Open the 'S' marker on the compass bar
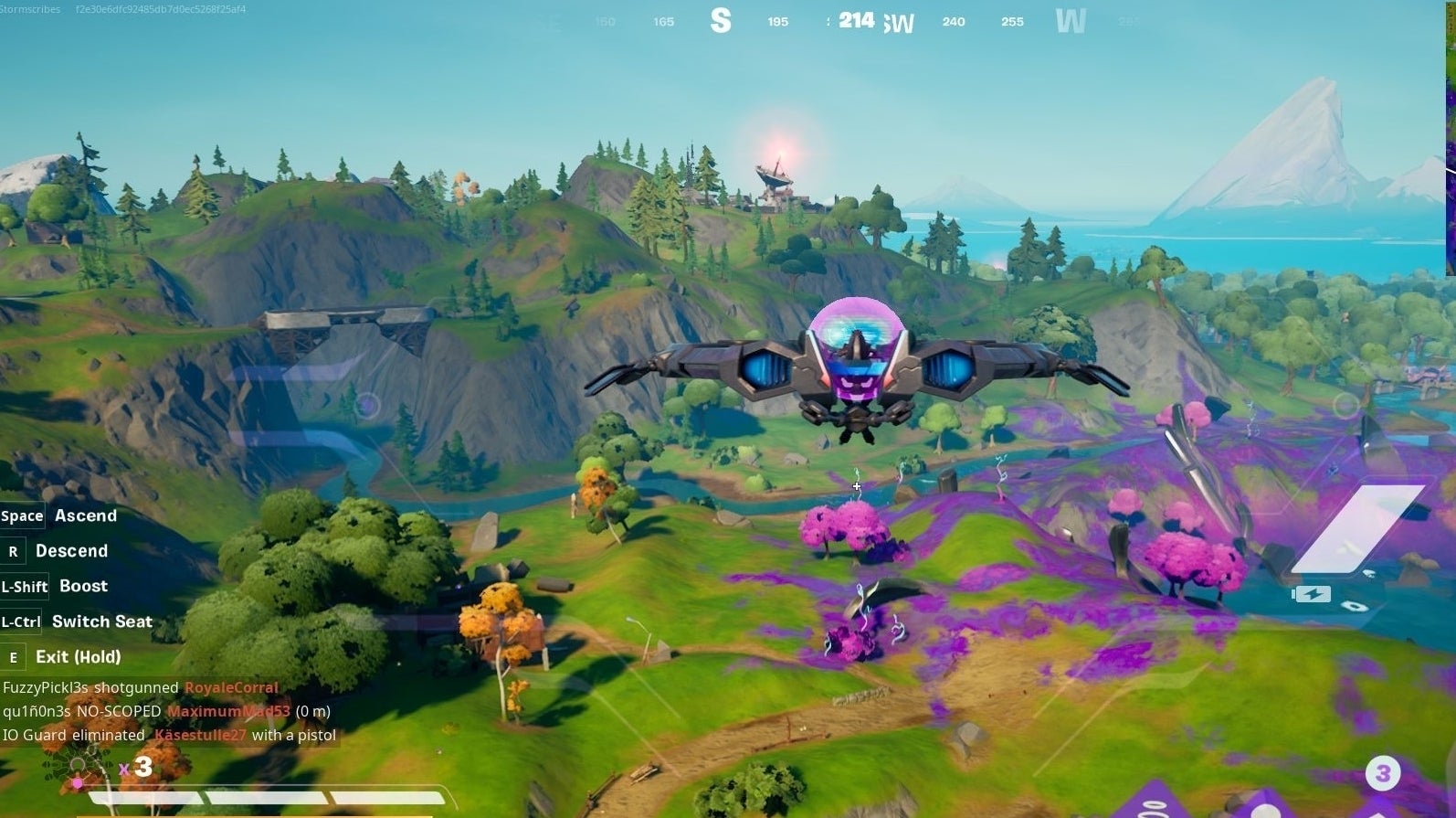Image resolution: width=1456 pixels, height=818 pixels. [722, 20]
